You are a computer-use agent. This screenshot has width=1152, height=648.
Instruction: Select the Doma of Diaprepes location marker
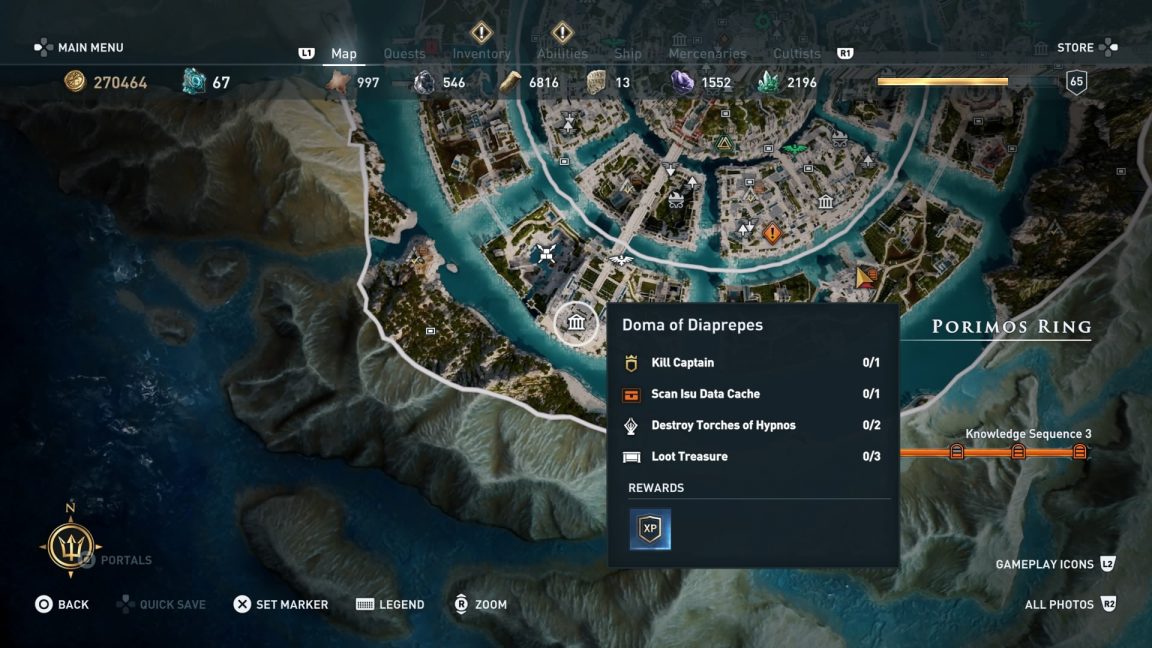(x=576, y=323)
